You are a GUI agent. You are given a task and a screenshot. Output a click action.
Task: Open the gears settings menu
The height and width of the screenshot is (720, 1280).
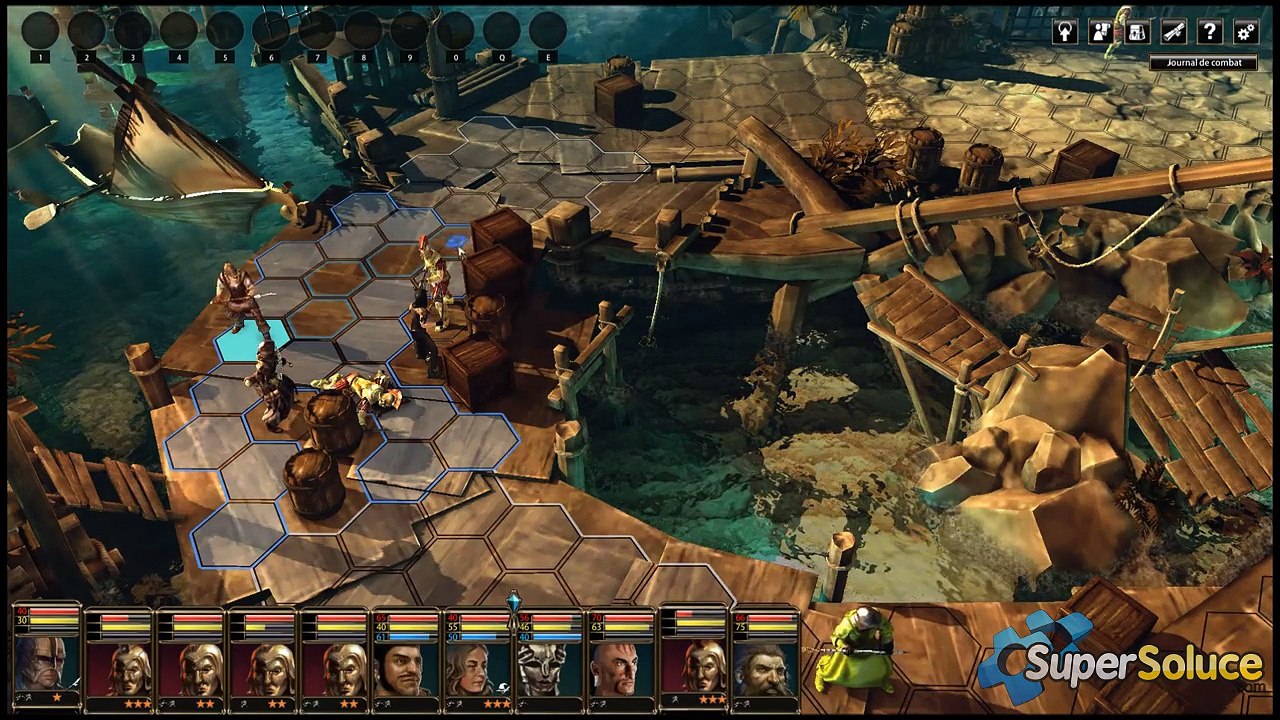[x=1245, y=32]
